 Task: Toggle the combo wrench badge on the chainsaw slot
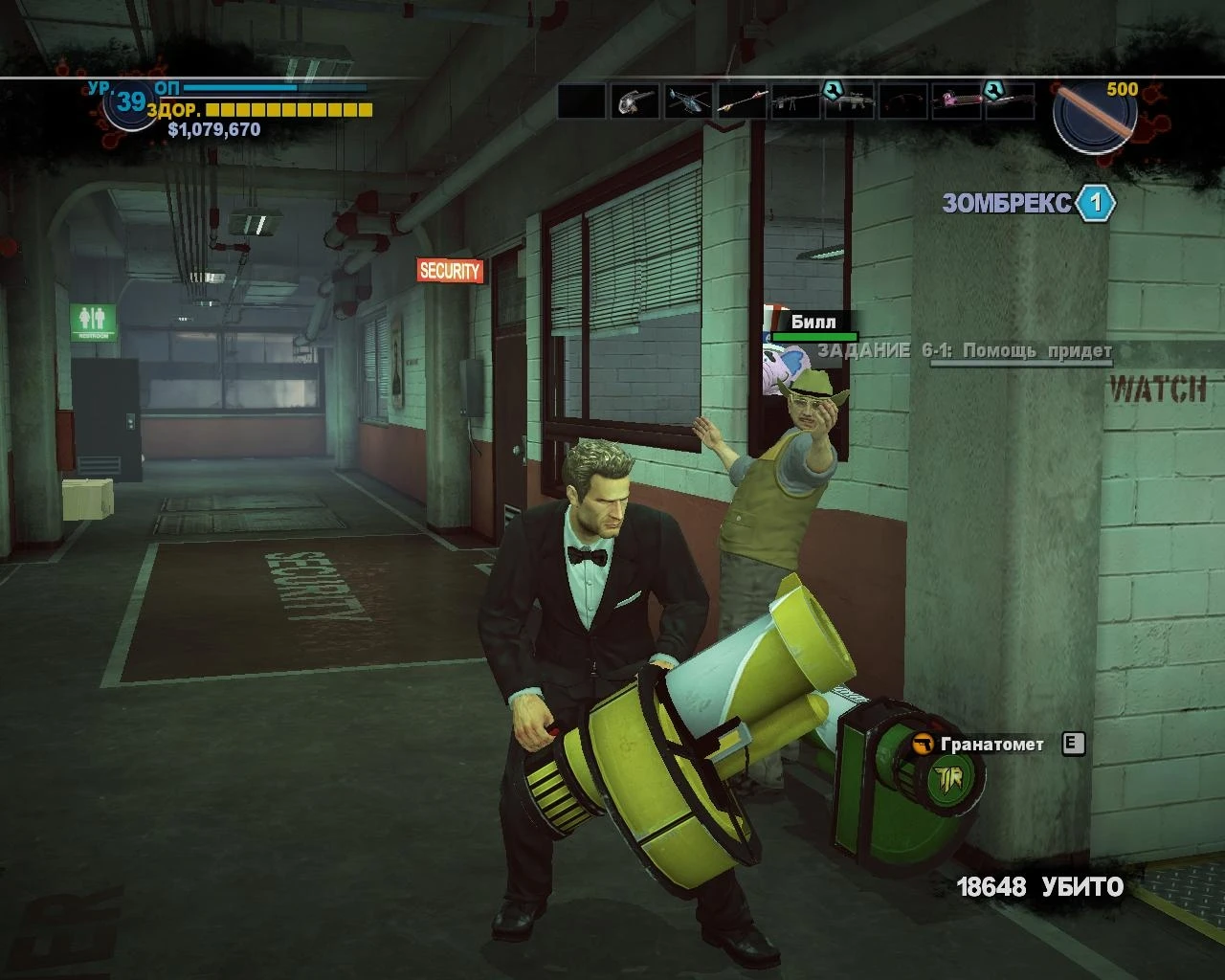[x=992, y=89]
